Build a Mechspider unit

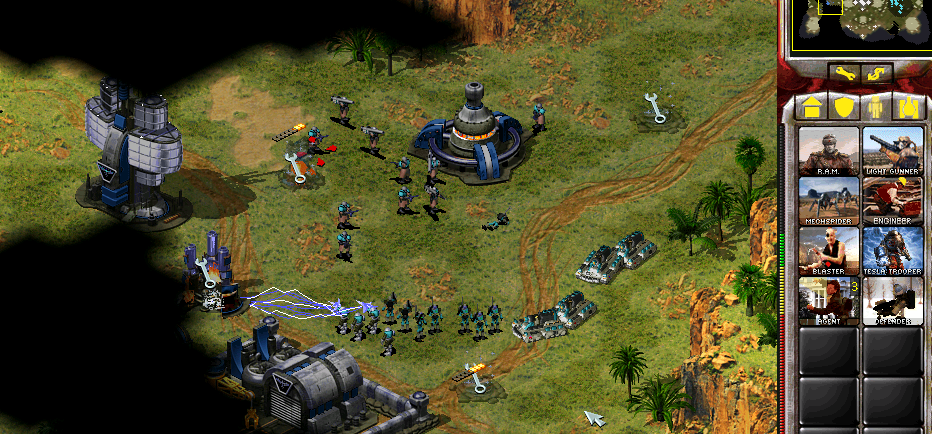tap(829, 201)
